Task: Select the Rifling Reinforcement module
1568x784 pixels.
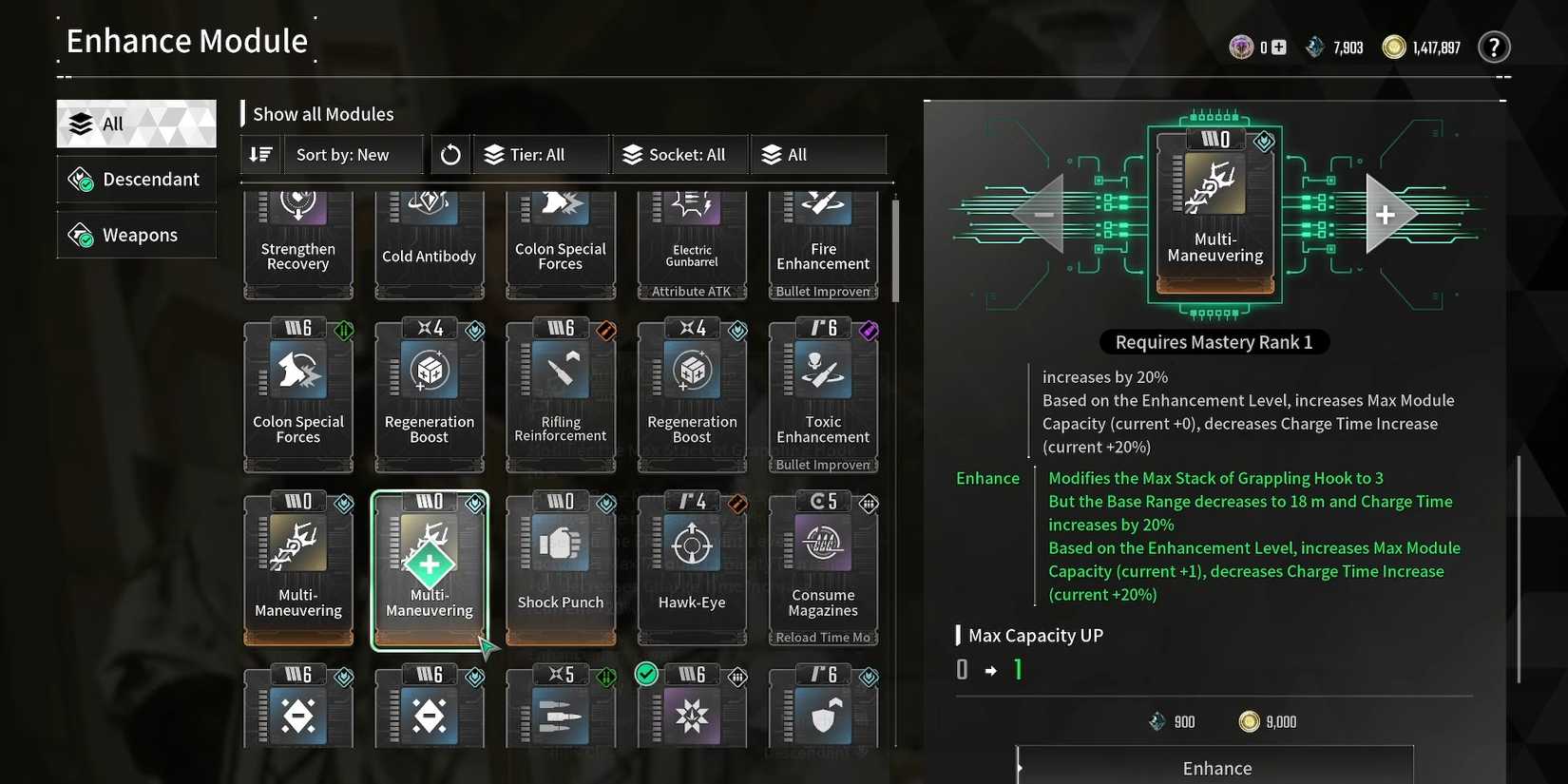Action: (x=561, y=394)
